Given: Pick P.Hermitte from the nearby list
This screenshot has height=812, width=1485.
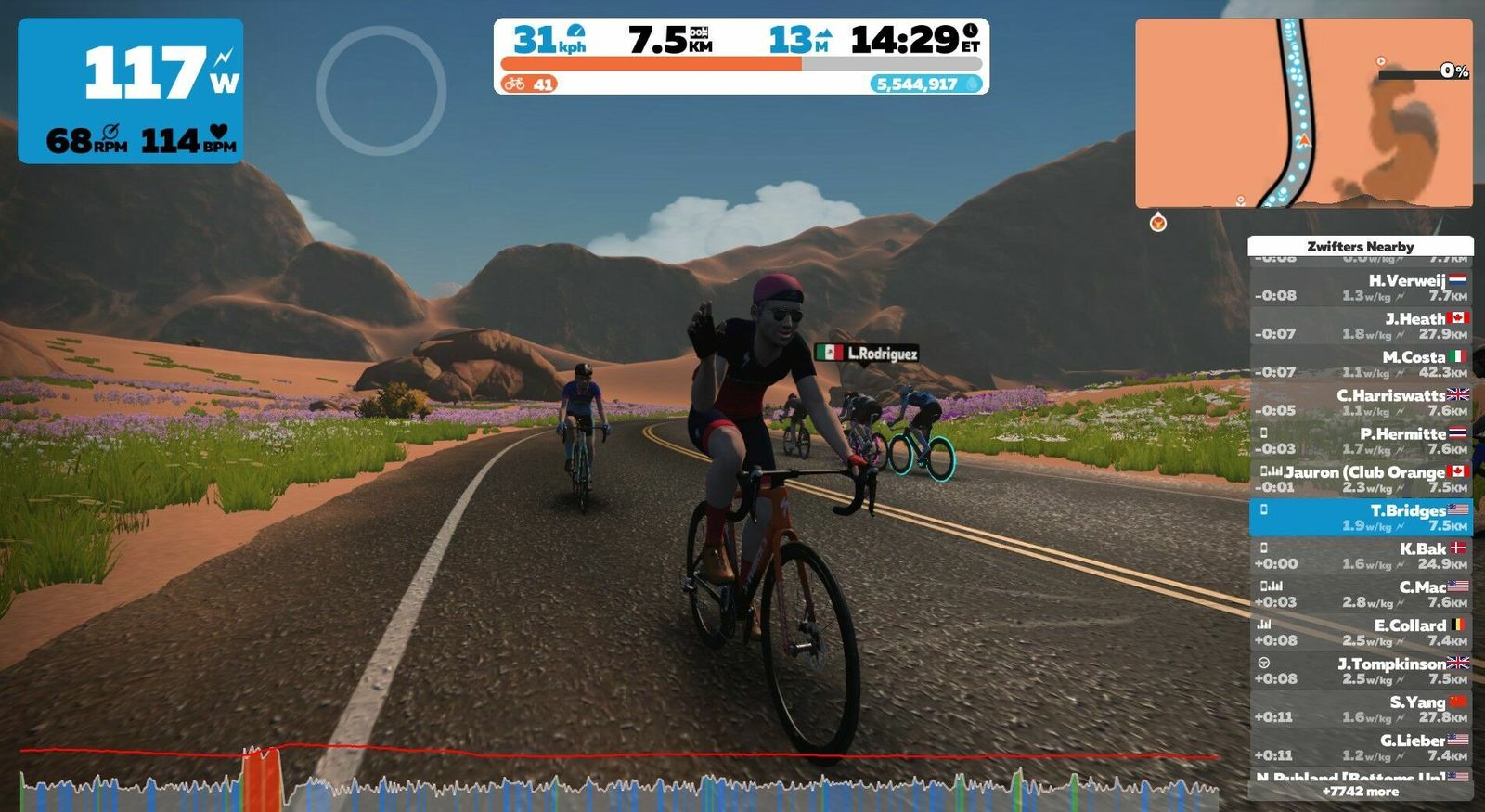Looking at the screenshot, I should coord(1360,441).
